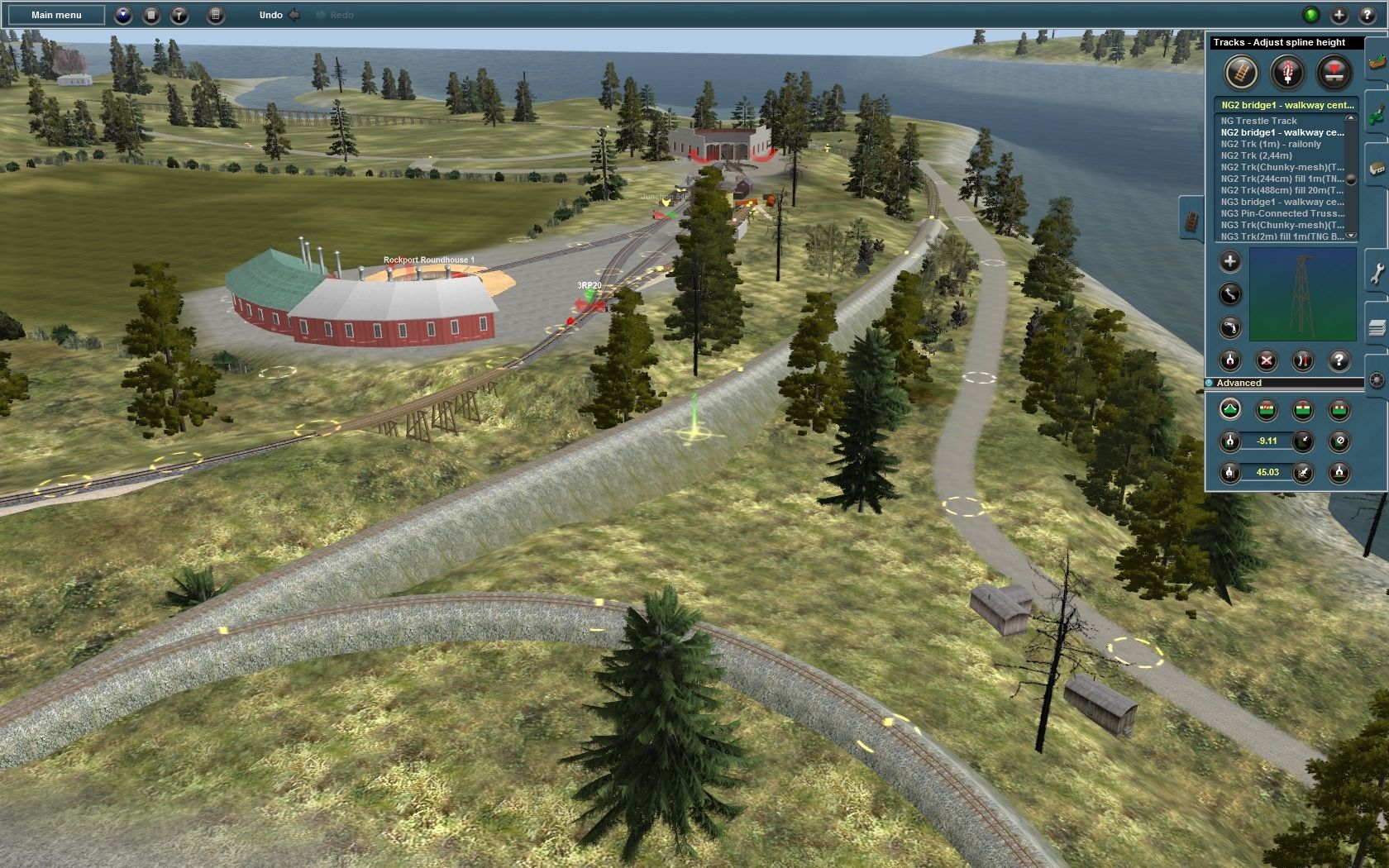This screenshot has width=1389, height=868.
Task: Open the layers tab
Action: point(1377,328)
